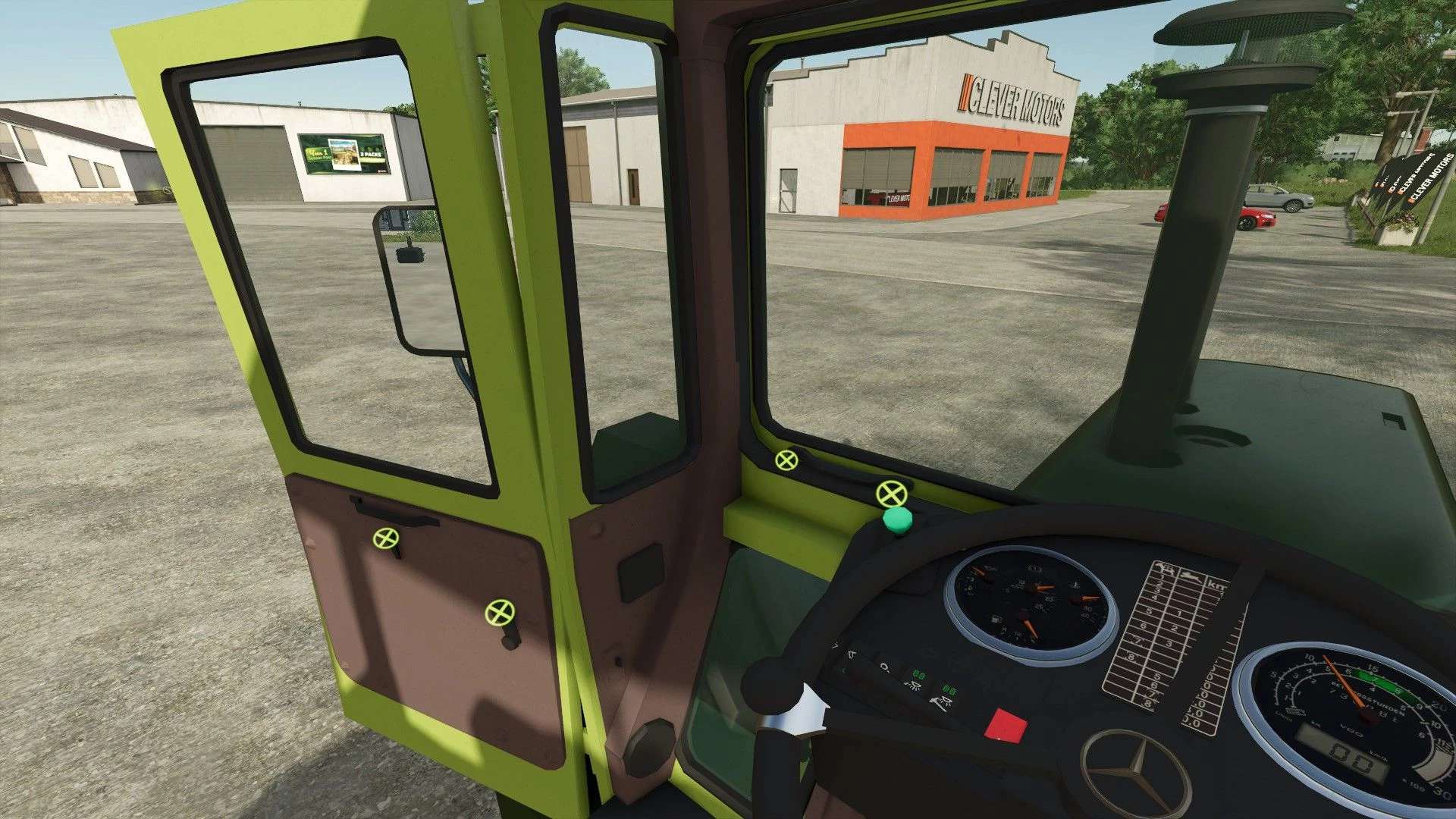The width and height of the screenshot is (1456, 819).
Task: Click the interaction marker on the door handle
Action: point(386,538)
